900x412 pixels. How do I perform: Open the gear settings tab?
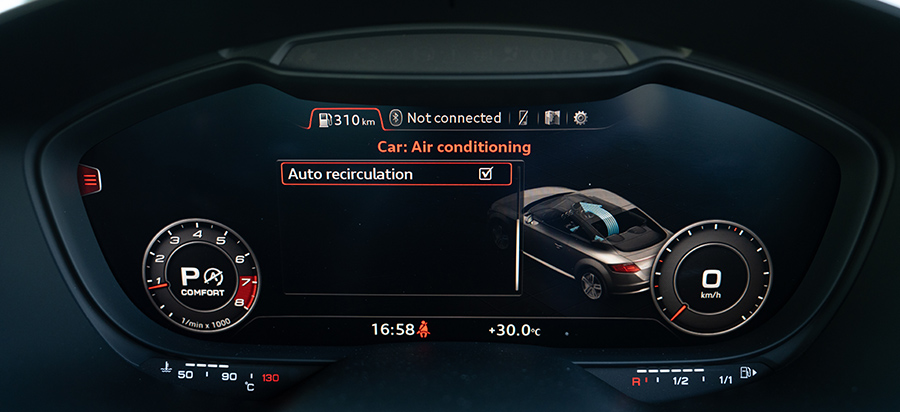click(580, 118)
